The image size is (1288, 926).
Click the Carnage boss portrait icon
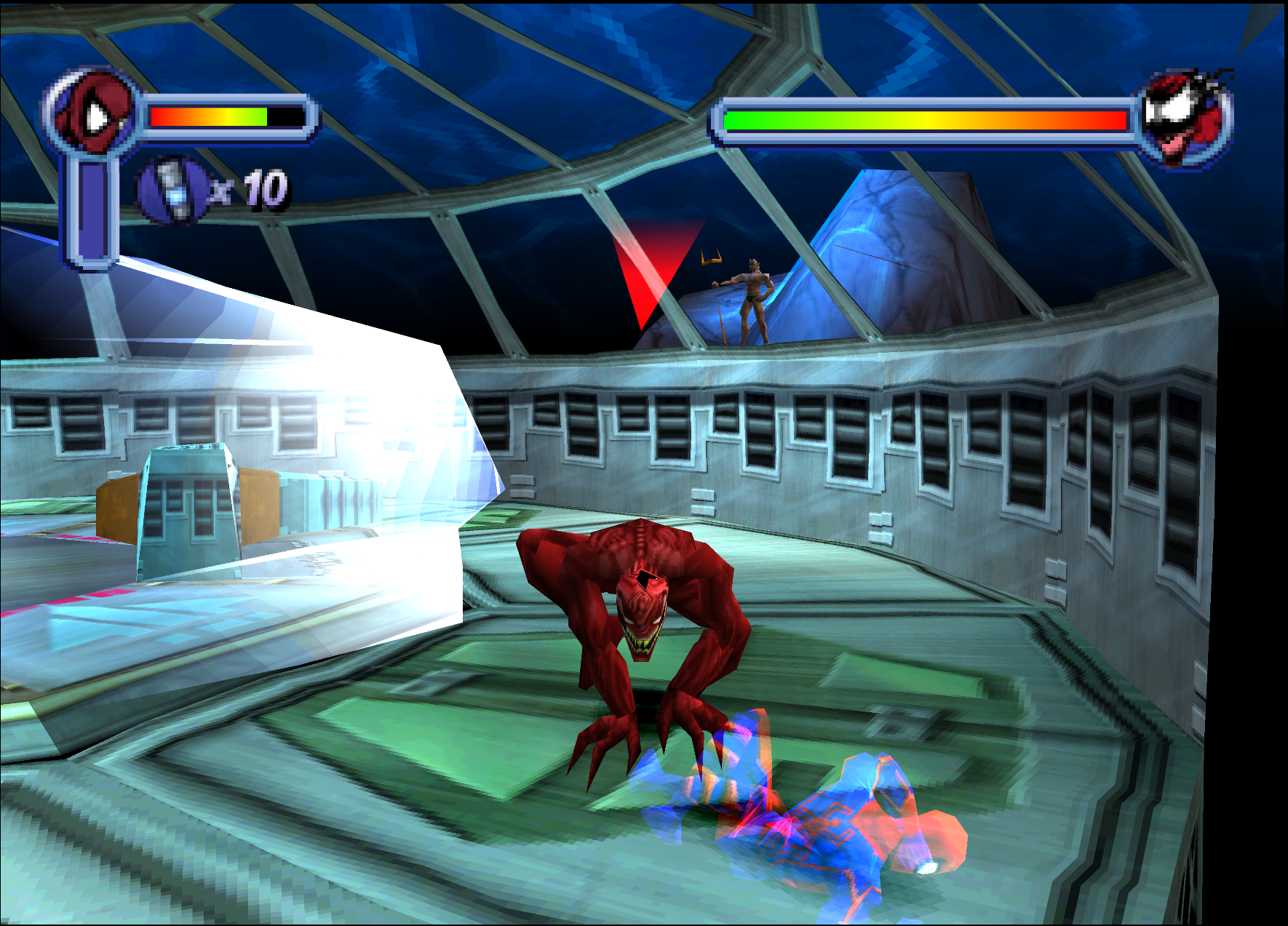[x=1184, y=117]
